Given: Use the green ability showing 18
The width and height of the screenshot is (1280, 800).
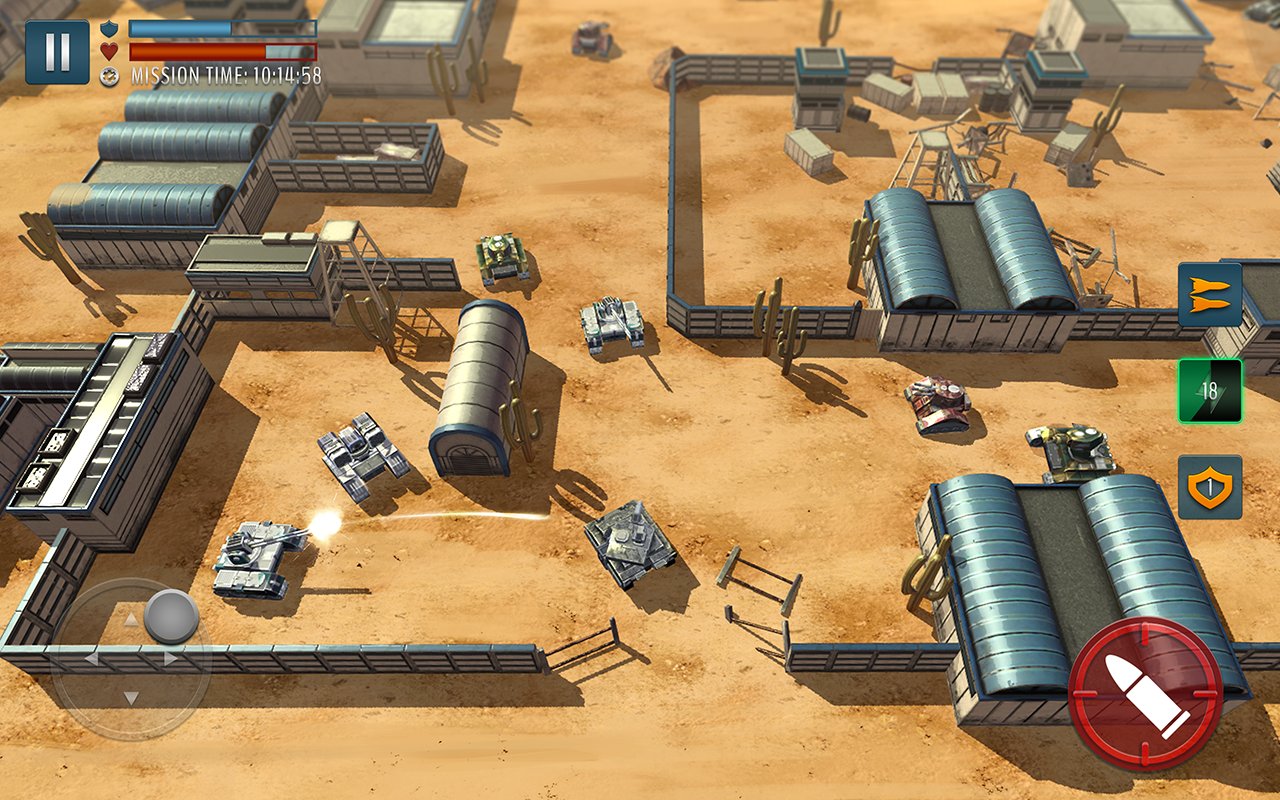Looking at the screenshot, I should coord(1209,391).
